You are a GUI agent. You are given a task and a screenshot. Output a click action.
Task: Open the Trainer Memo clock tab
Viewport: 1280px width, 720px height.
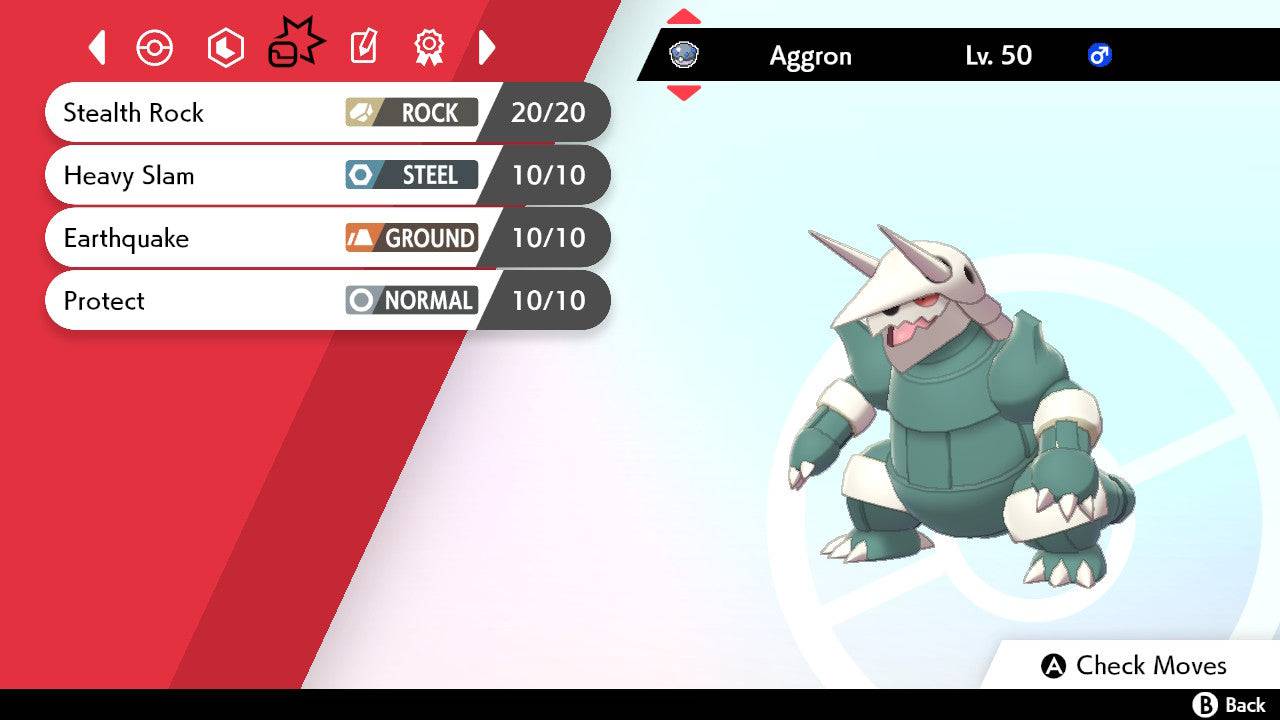coord(225,47)
